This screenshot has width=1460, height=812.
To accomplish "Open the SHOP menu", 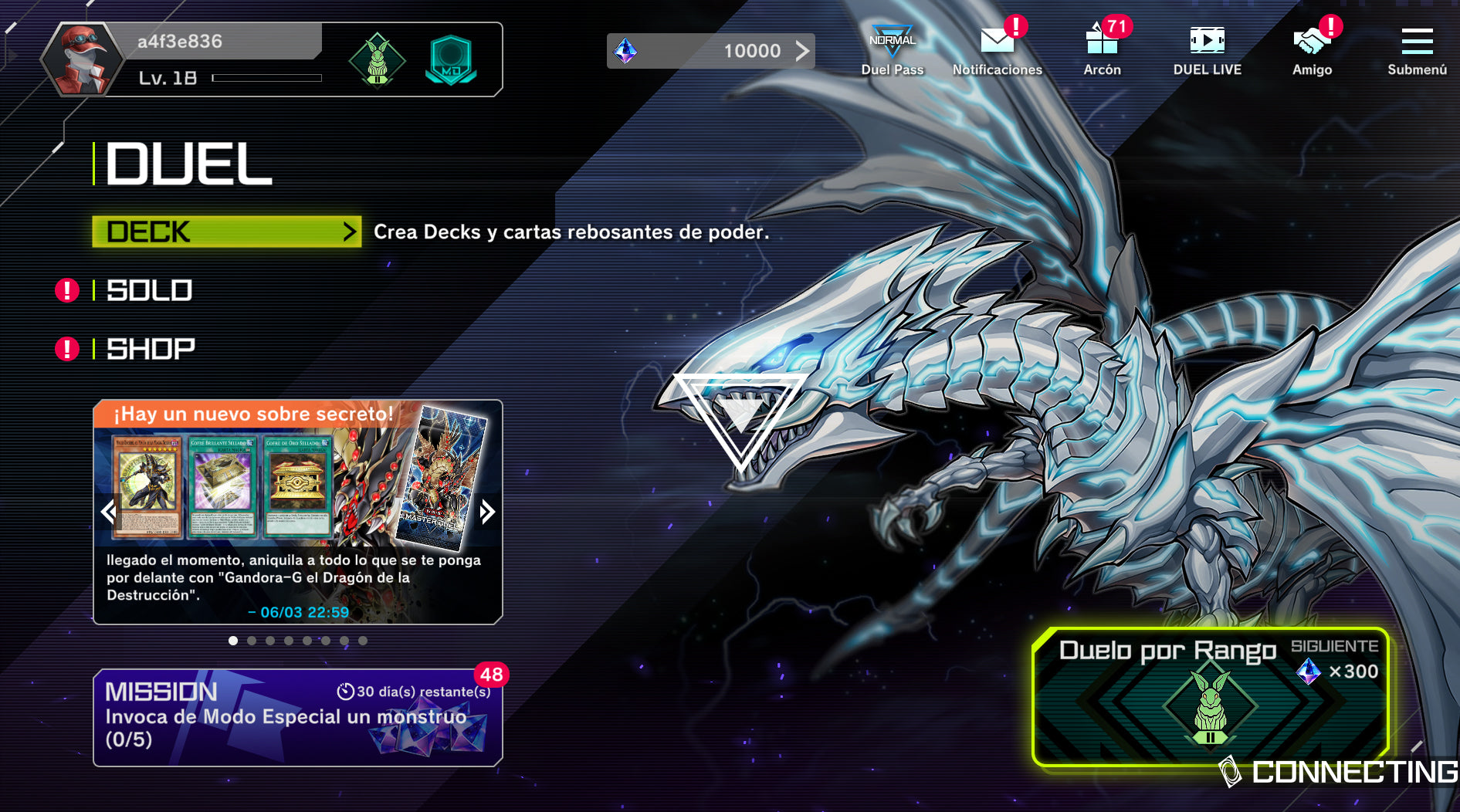I will [x=151, y=349].
